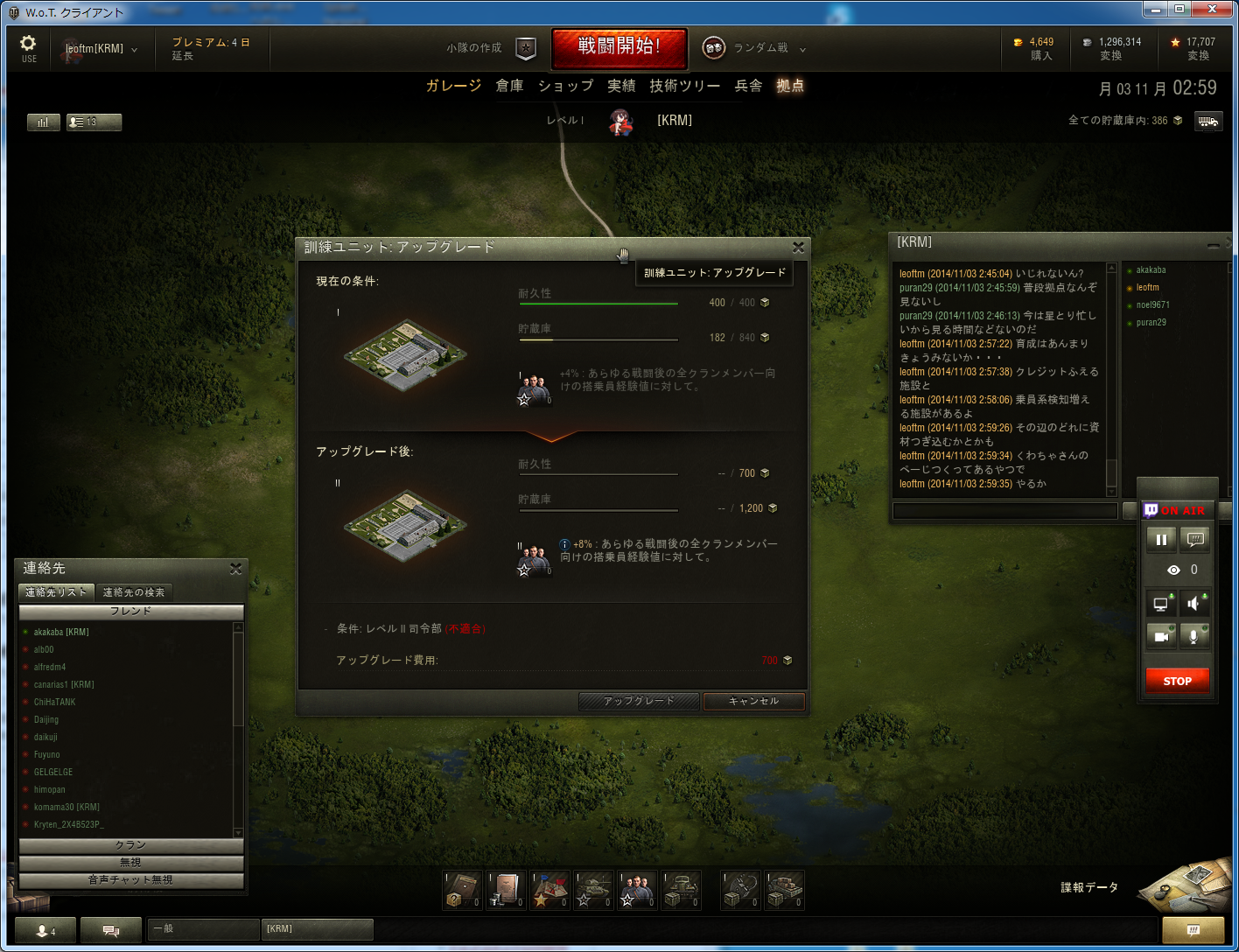The height and width of the screenshot is (952, 1239).
Task: Open the 倉庫 depot menu
Action: [x=509, y=86]
